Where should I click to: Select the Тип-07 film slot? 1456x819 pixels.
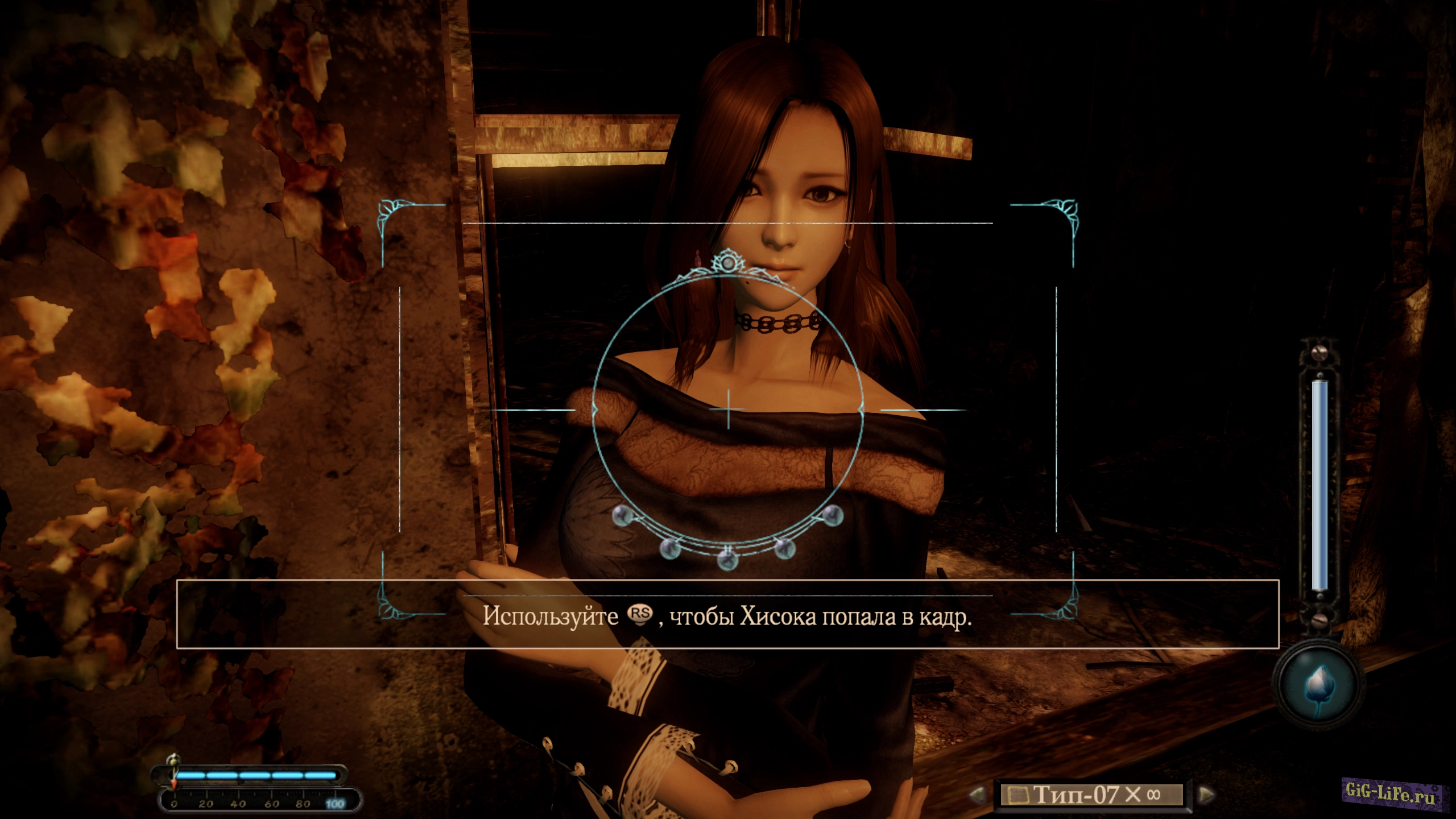pyautogui.click(x=1091, y=795)
